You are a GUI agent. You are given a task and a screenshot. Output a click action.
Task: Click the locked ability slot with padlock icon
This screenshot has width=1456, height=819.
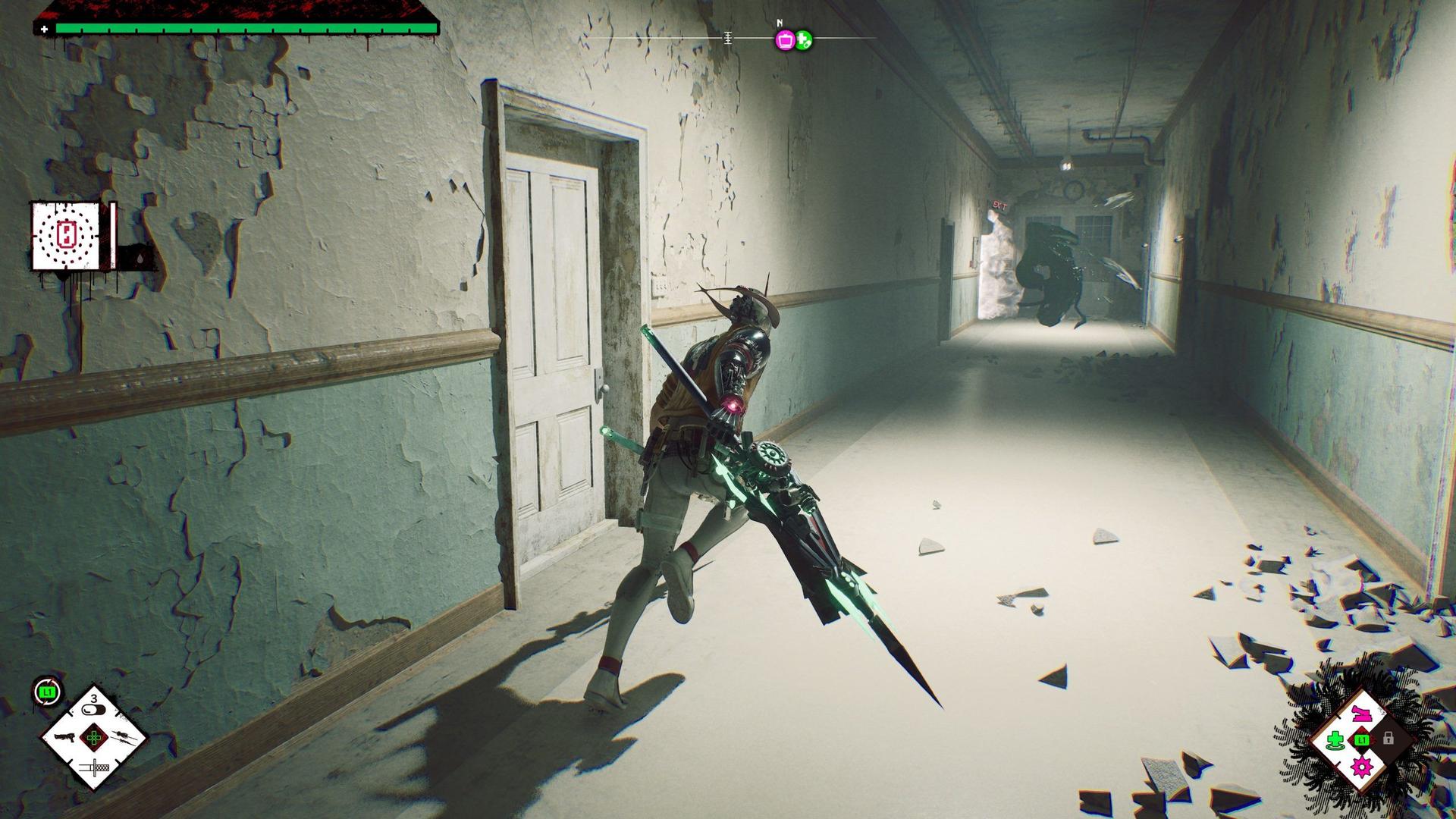1388,739
